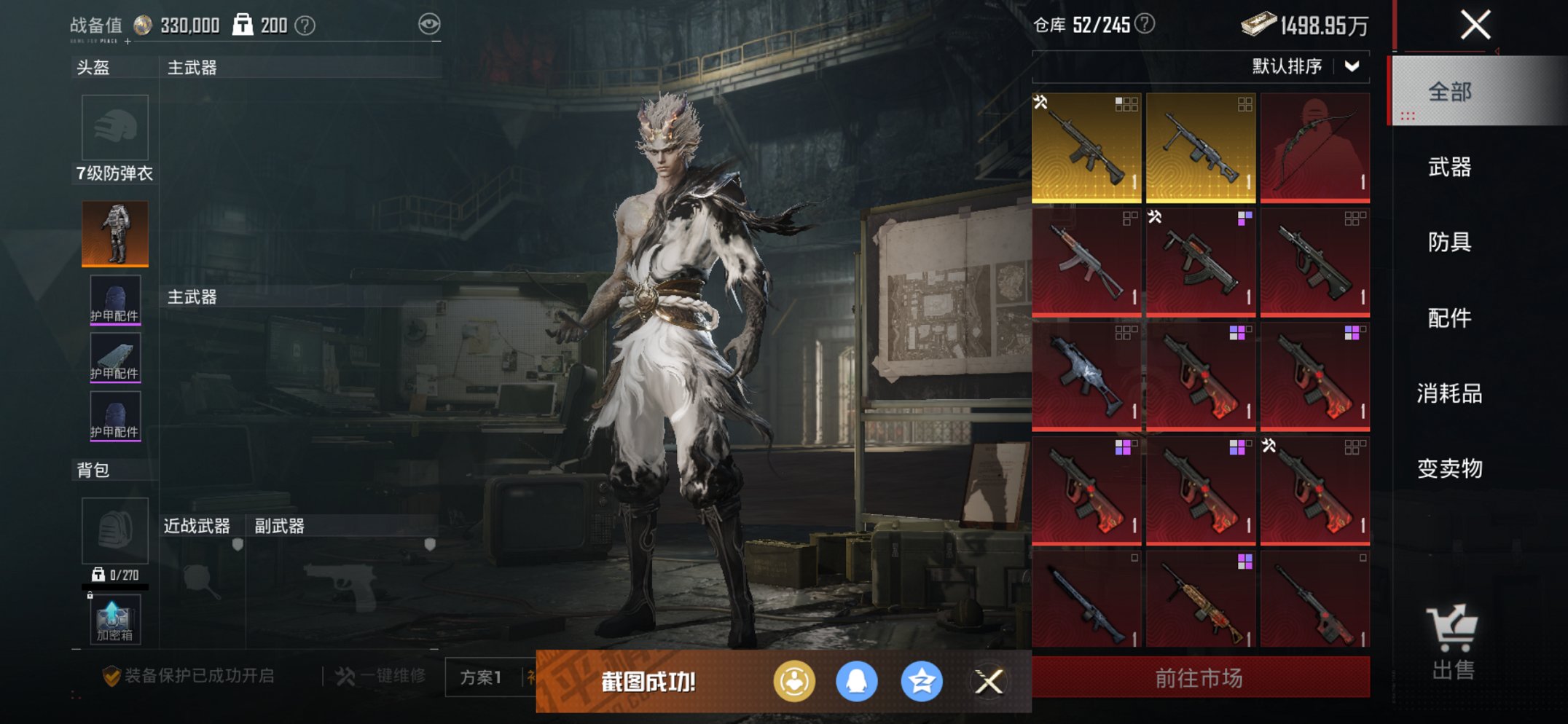Dismiss the screenshot success banner
The height and width of the screenshot is (724, 1568).
click(x=989, y=682)
